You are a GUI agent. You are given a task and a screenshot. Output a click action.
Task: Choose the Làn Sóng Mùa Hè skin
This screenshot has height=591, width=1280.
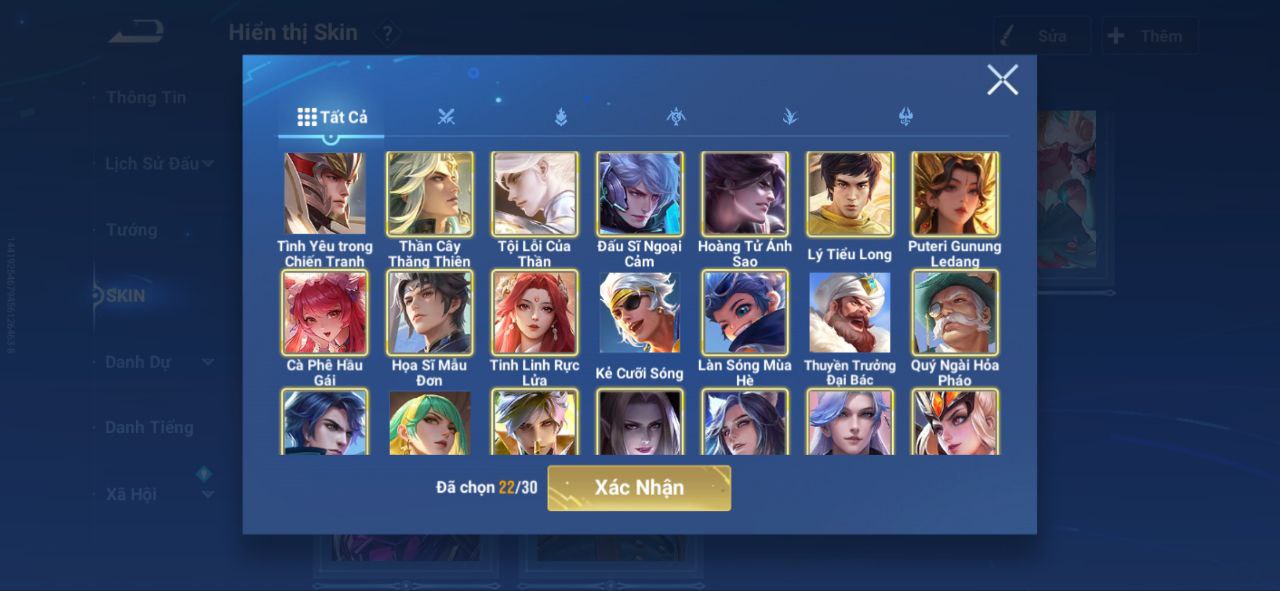tap(745, 312)
